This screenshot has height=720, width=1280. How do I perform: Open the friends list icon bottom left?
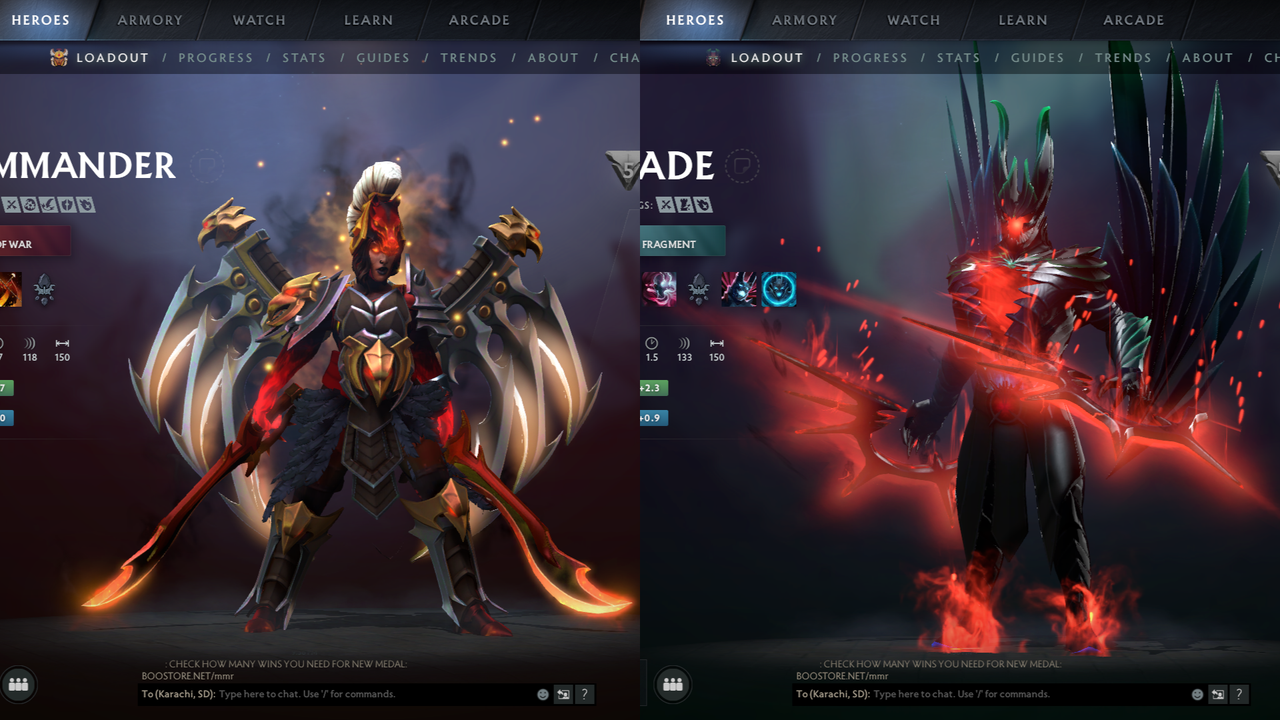[x=18, y=685]
